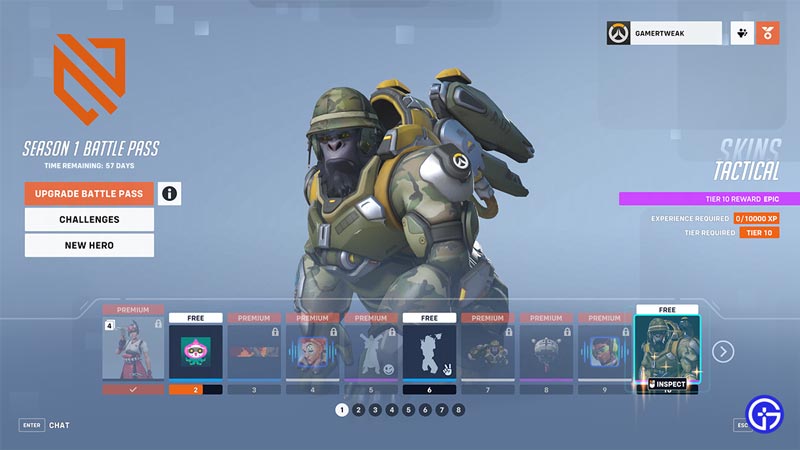This screenshot has height=450, width=800.
Task: Click the orange medal icon button
Action: (768, 33)
